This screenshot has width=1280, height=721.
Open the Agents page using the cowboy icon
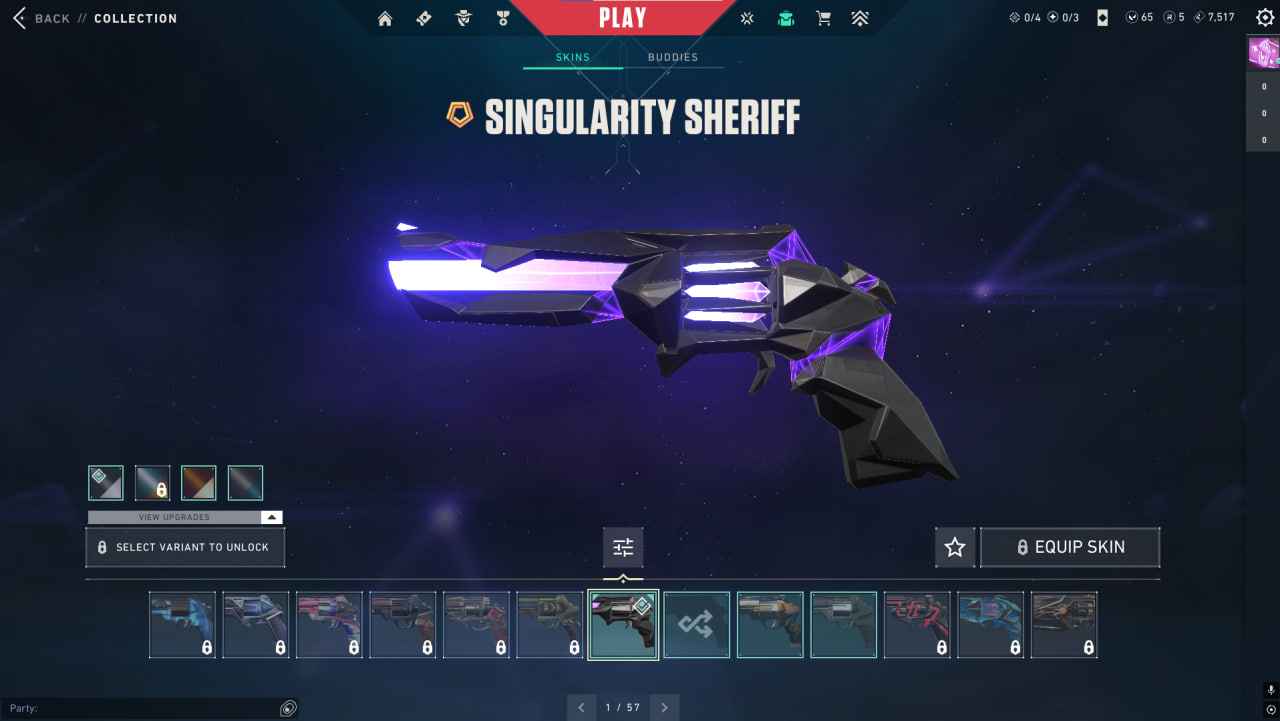click(462, 17)
